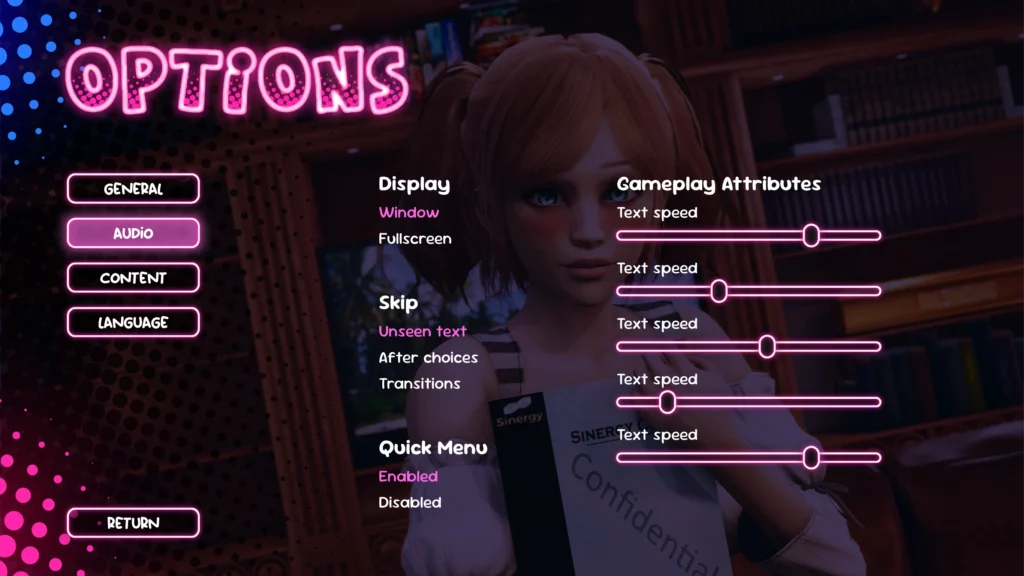
Task: Show the Content settings section
Action: (133, 278)
